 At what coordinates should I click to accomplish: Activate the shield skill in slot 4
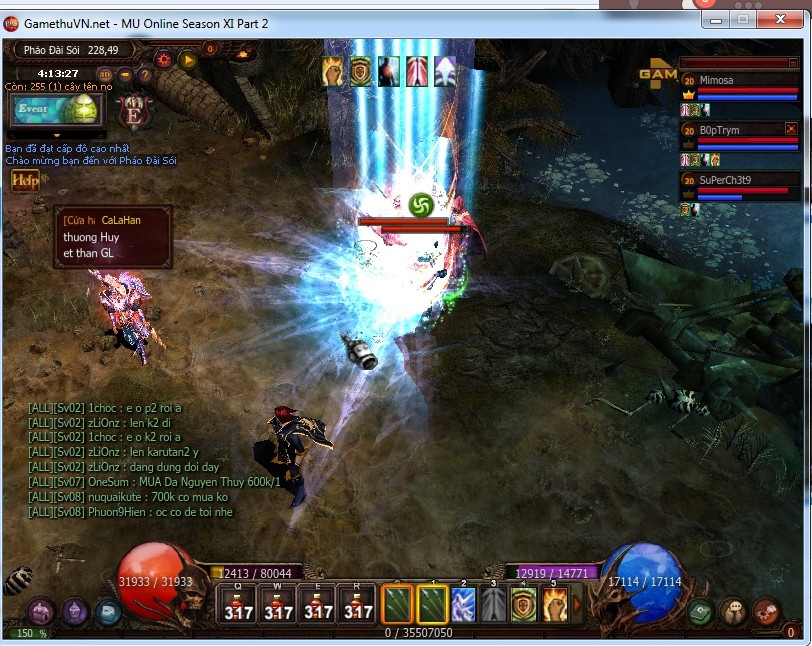point(524,605)
